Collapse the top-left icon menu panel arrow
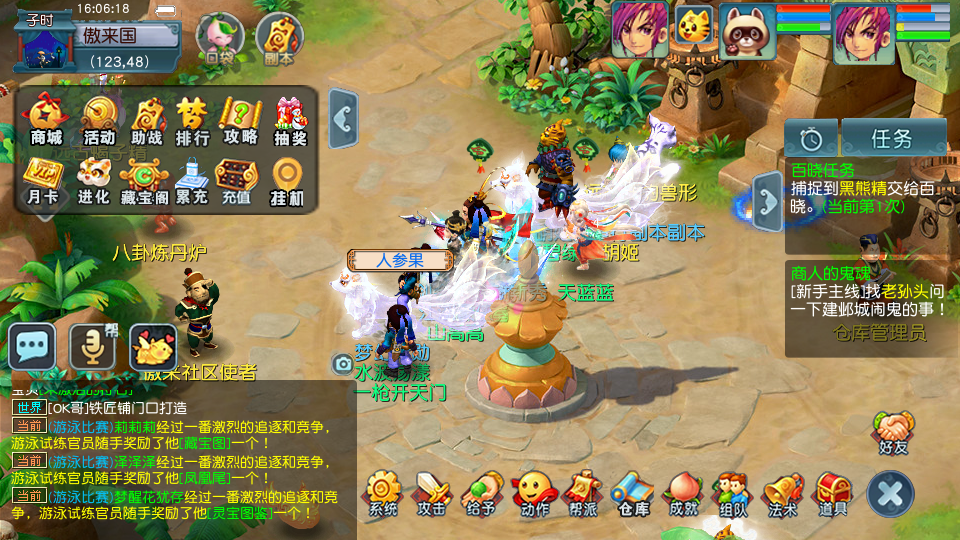 [343, 120]
